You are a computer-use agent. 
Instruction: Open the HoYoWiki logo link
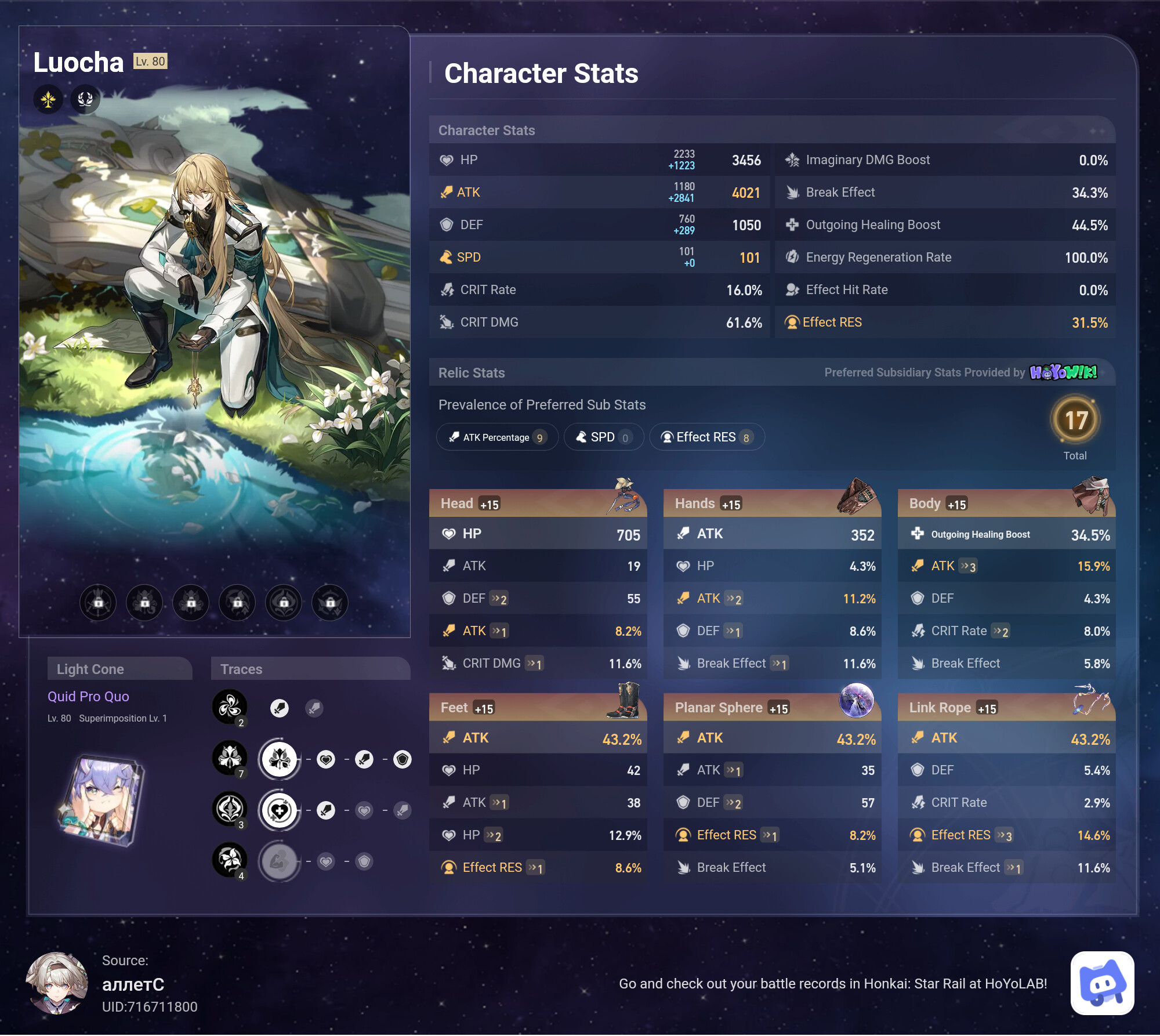tap(1063, 372)
